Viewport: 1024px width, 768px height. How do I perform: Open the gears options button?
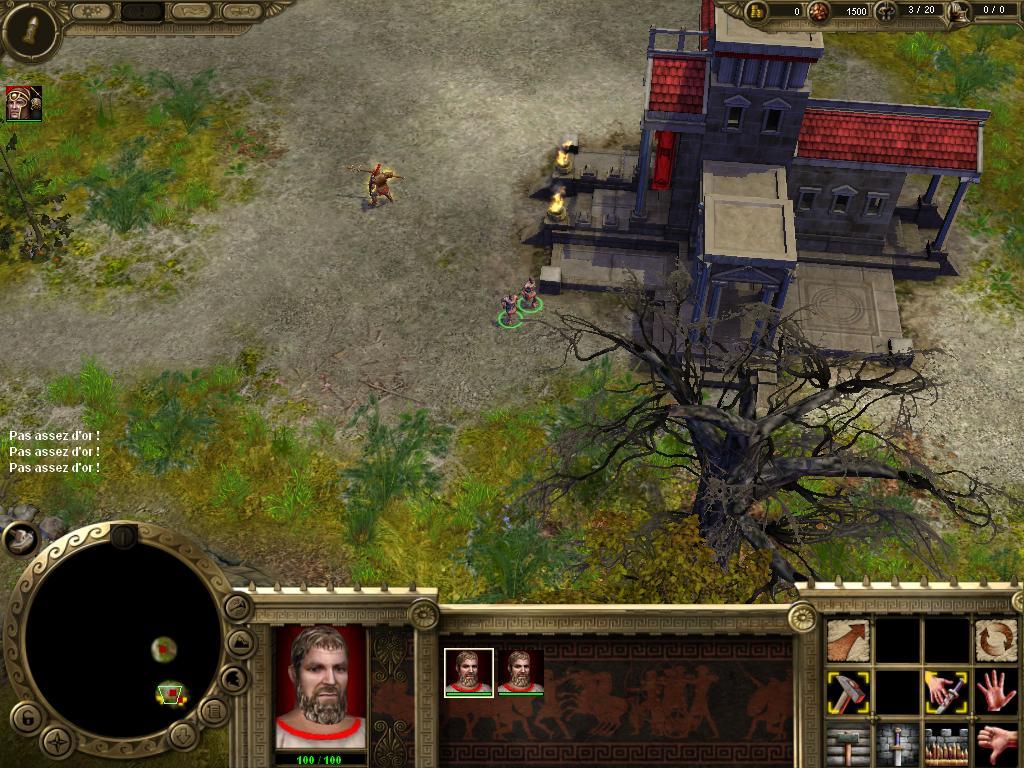[95, 12]
